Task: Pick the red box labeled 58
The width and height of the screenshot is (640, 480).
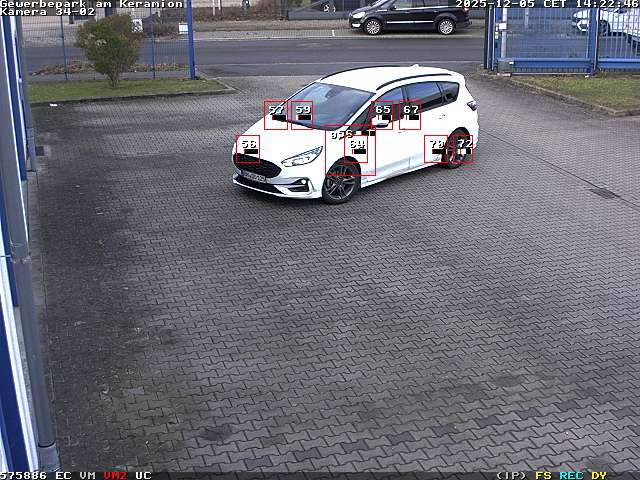Action: click(248, 149)
